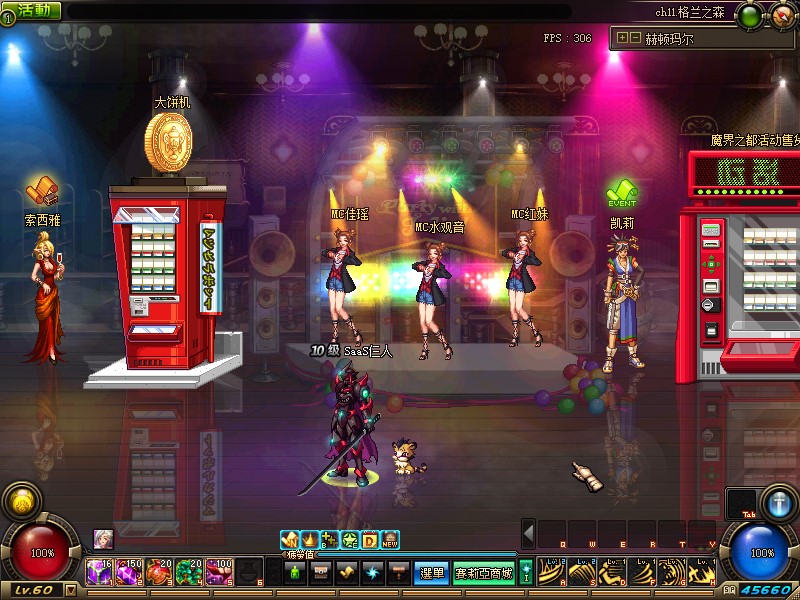Image resolution: width=800 pixels, height=600 pixels.
Task: Open the 賽莉亞商城 shop
Action: tap(484, 573)
